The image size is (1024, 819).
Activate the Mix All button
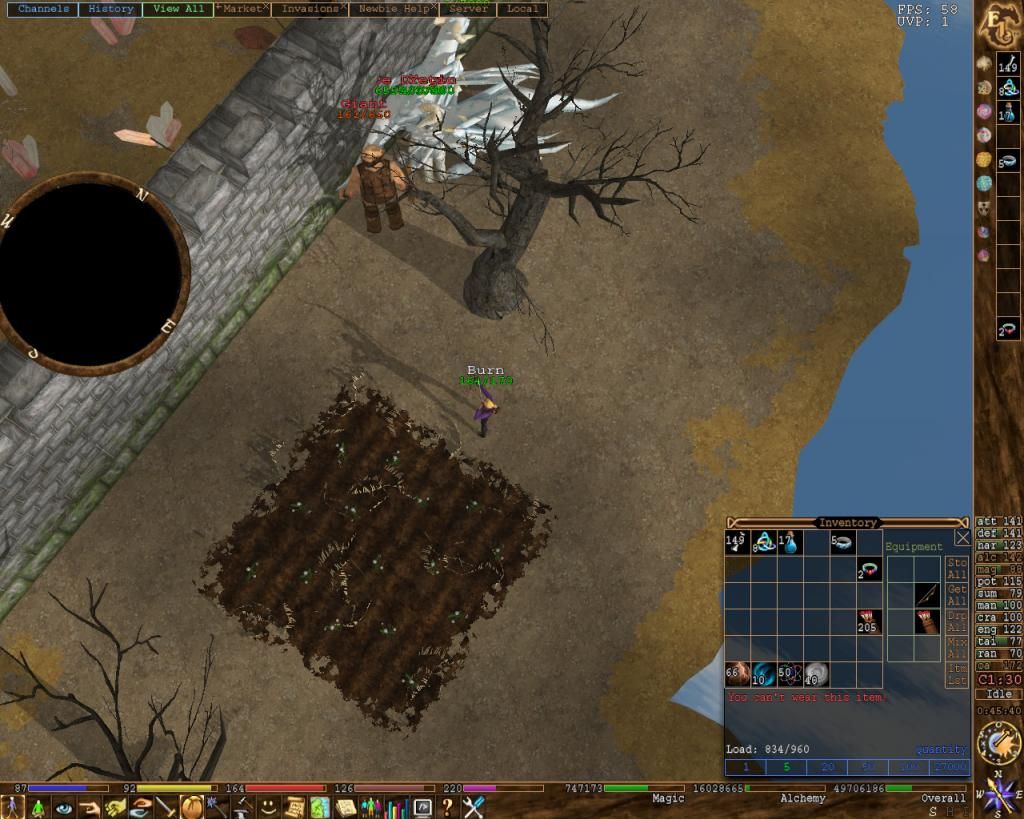[x=956, y=648]
